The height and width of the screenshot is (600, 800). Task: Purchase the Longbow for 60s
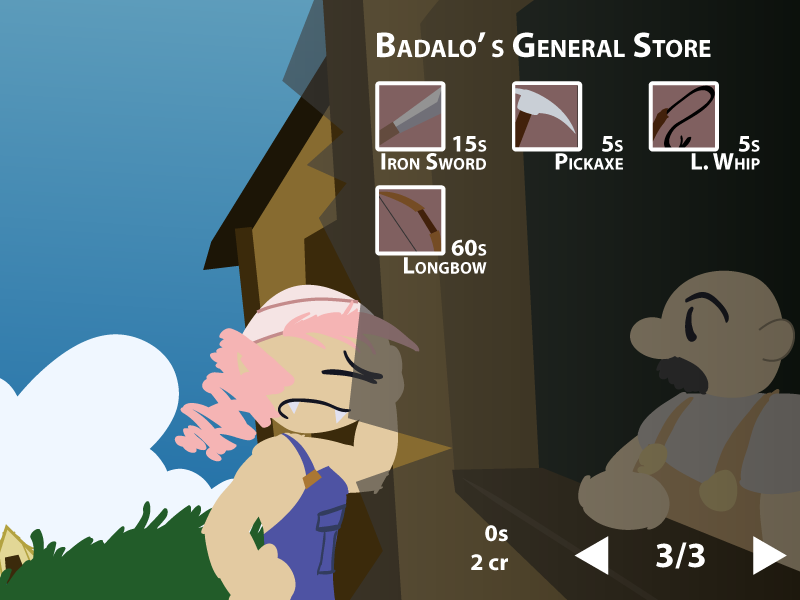tap(410, 220)
